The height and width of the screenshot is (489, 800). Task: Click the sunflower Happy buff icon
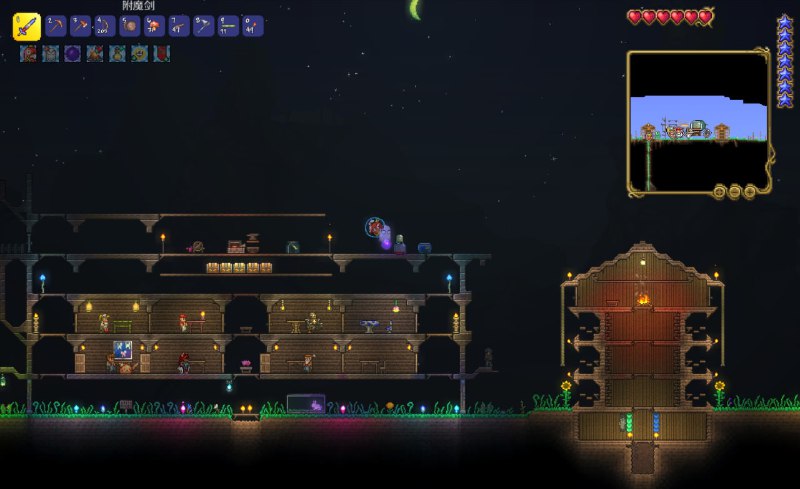[x=139, y=54]
